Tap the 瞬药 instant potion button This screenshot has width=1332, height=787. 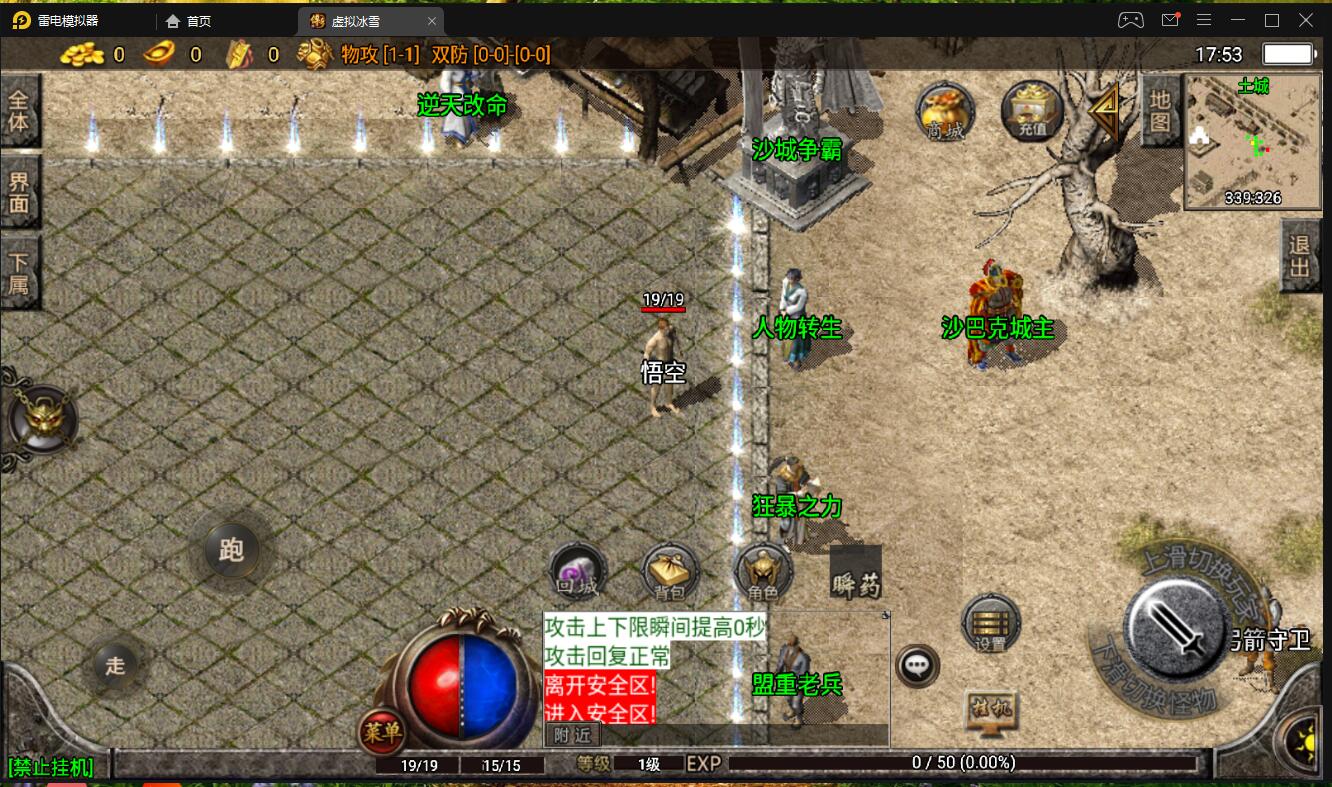pos(856,573)
